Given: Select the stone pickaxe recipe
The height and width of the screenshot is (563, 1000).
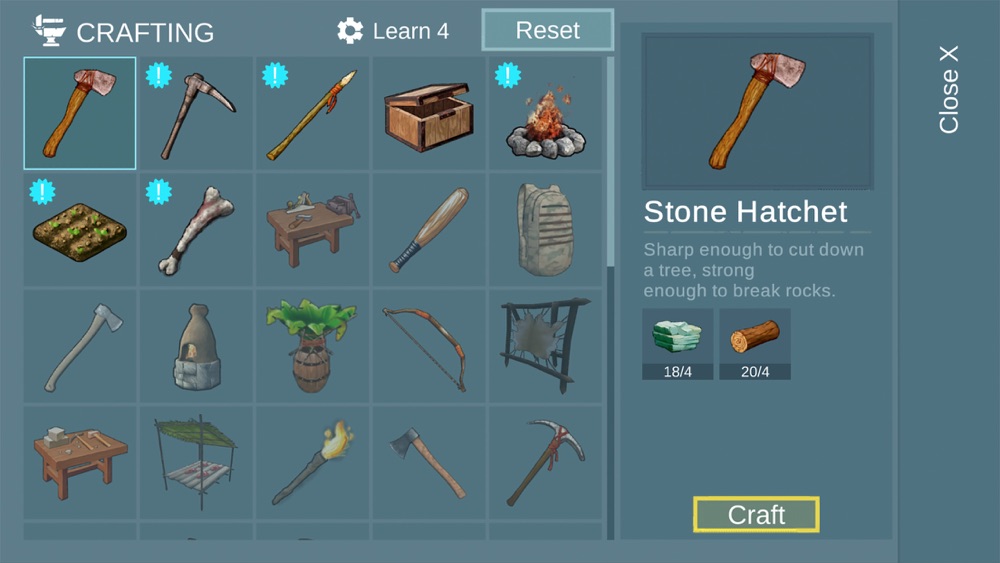Looking at the screenshot, I should pyautogui.click(x=196, y=114).
